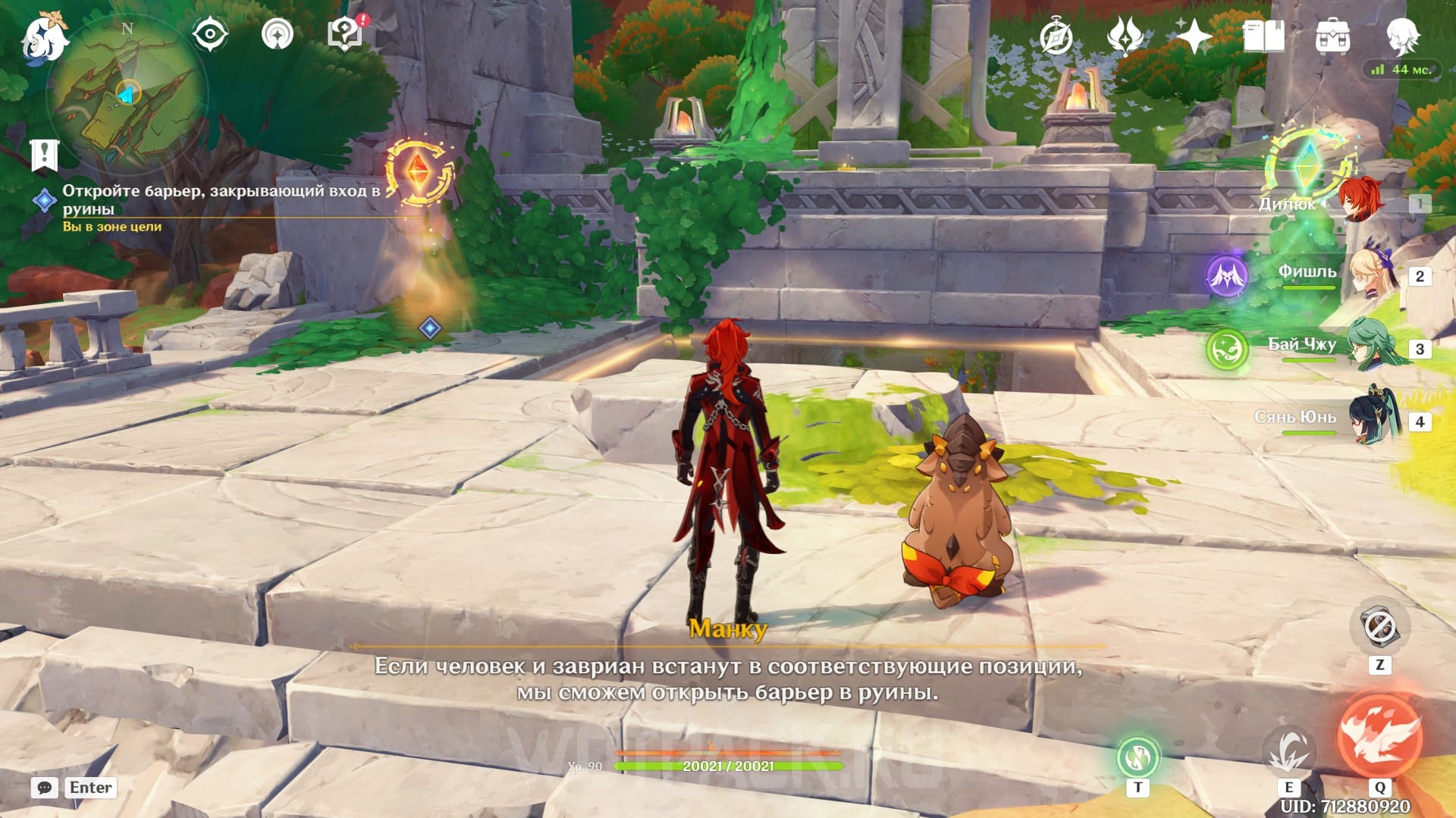The height and width of the screenshot is (818, 1456).
Task: Activate the green indigenous skill icon
Action: click(1137, 756)
